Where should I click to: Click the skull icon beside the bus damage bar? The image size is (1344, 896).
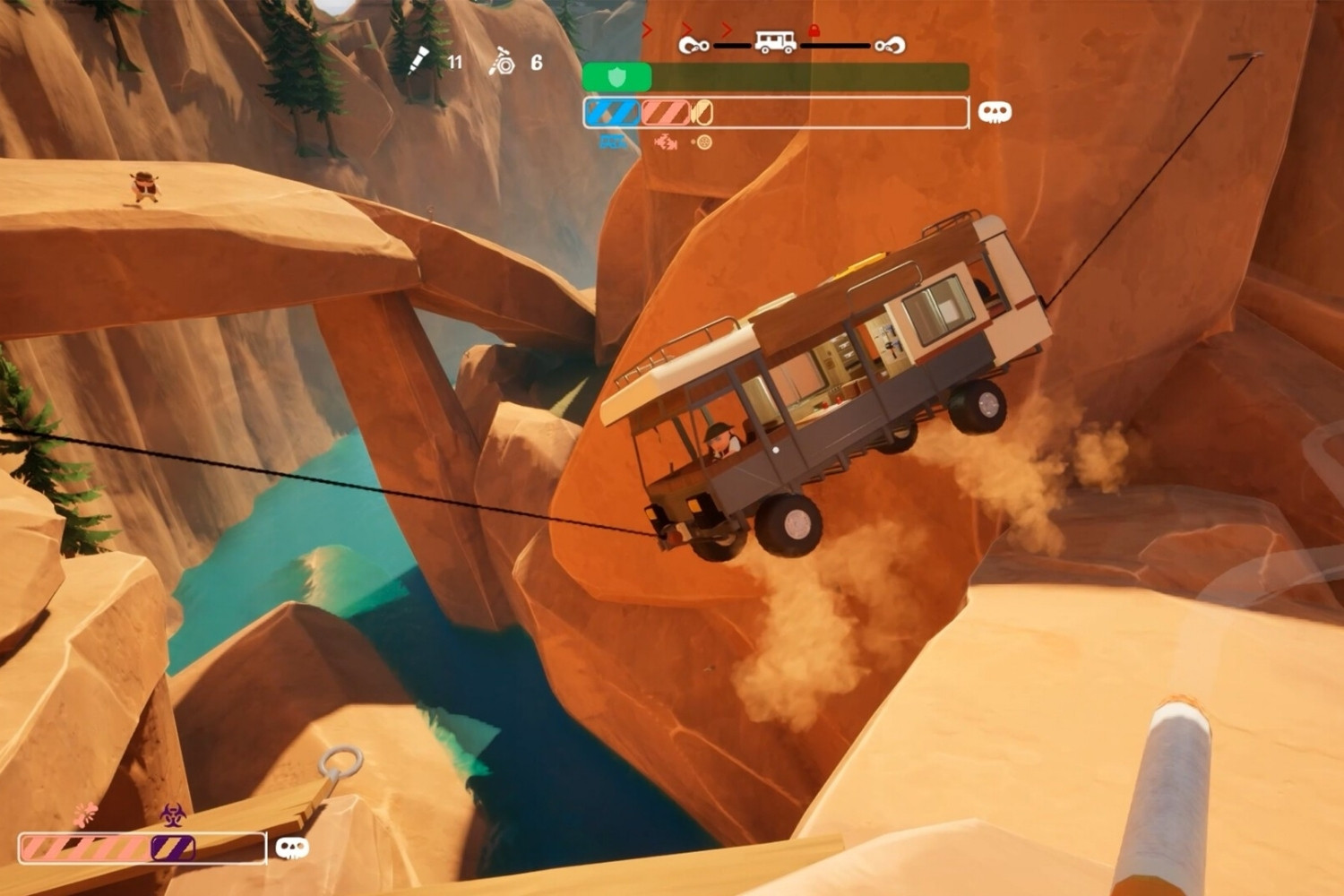click(994, 112)
